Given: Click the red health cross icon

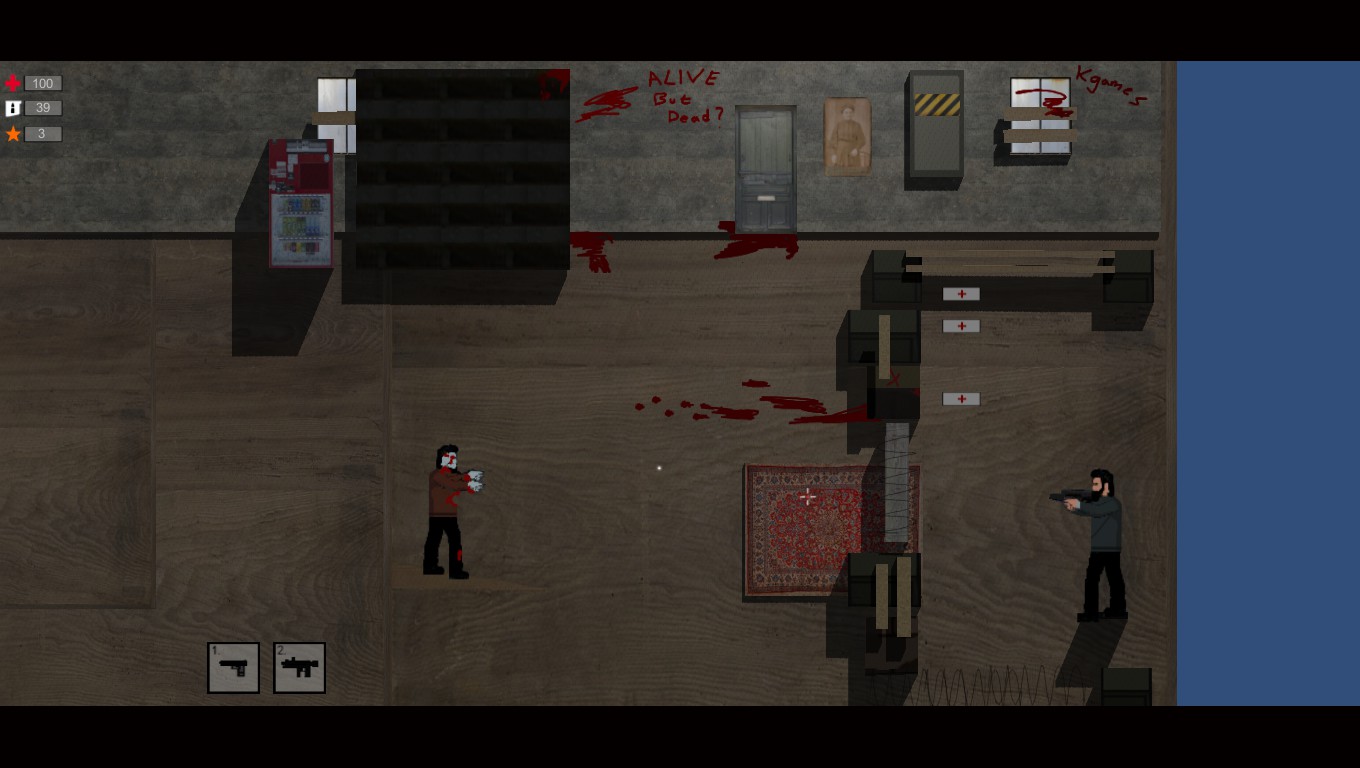Looking at the screenshot, I should pyautogui.click(x=12, y=83).
